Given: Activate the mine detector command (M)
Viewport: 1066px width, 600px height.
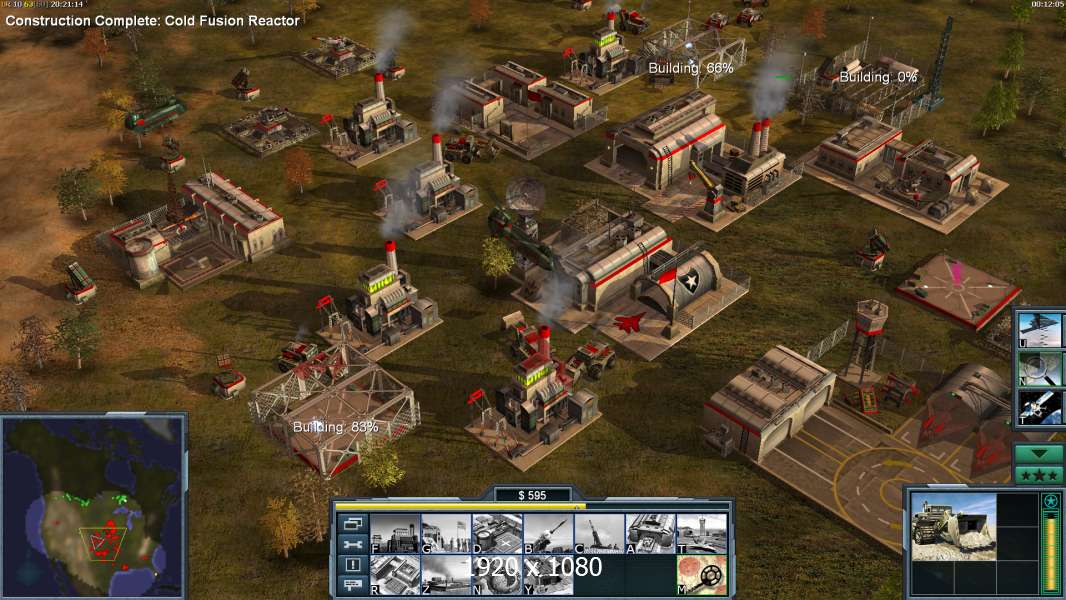Looking at the screenshot, I should coord(701,574).
